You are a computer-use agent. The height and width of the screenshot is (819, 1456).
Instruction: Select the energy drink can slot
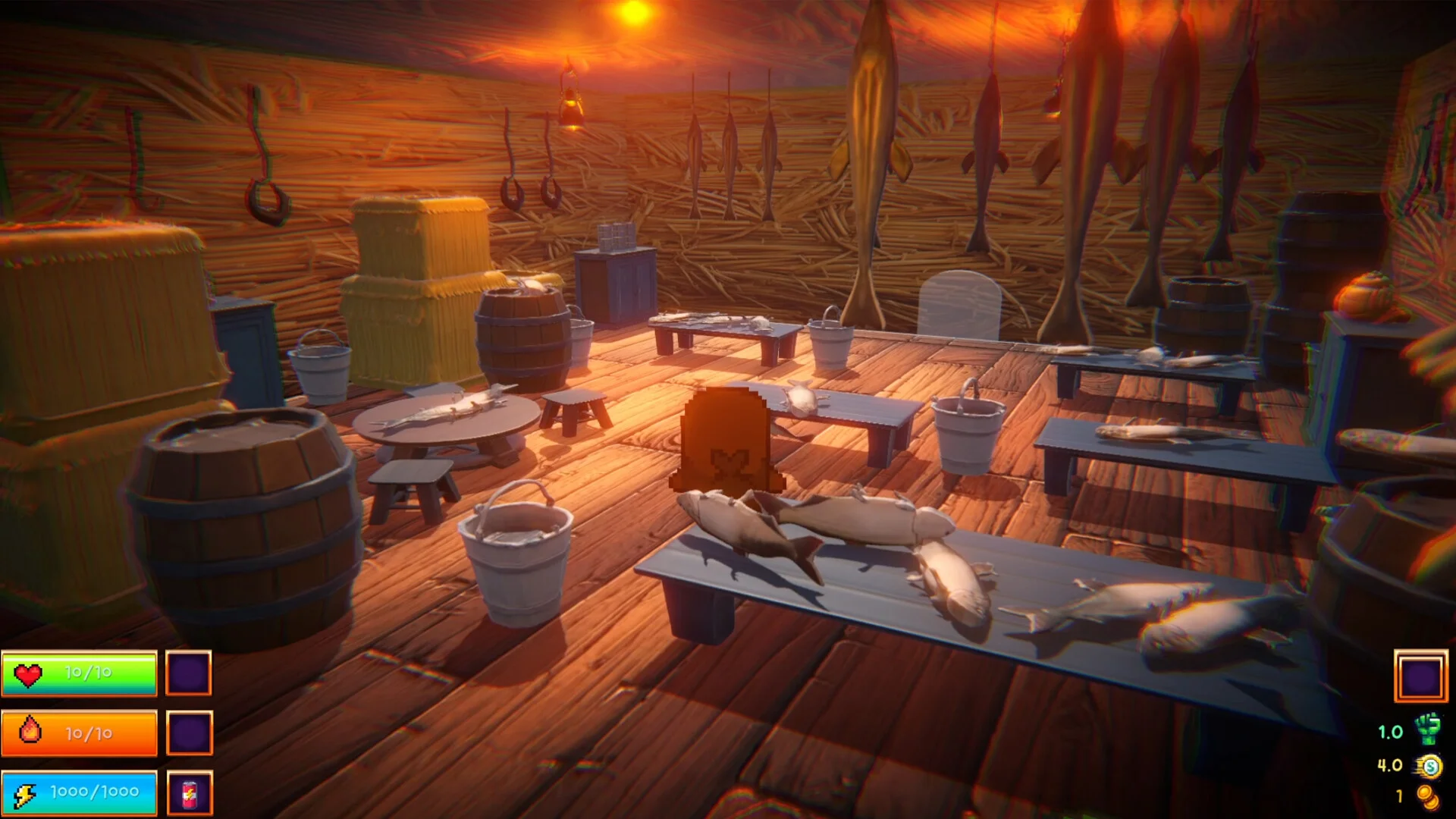189,792
